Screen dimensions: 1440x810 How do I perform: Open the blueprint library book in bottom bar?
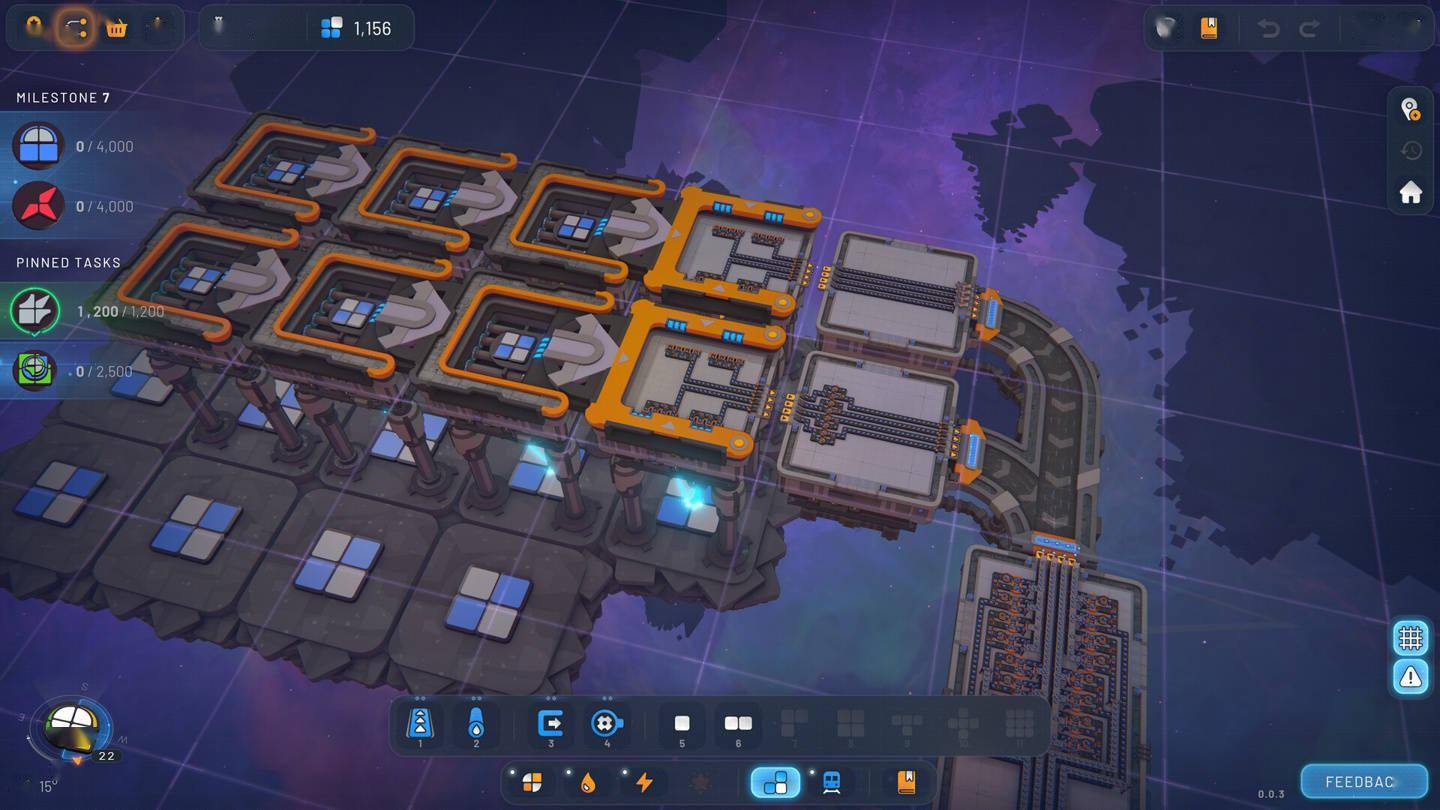tap(906, 782)
